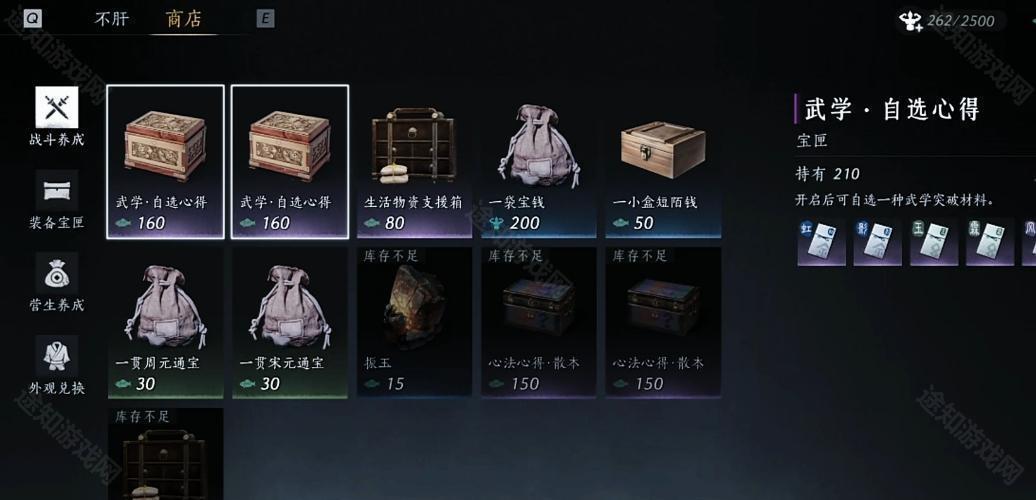Viewport: 1036px width, 500px height.
Task: Click the out-of-stock 振玉 item
Action: (x=414, y=322)
